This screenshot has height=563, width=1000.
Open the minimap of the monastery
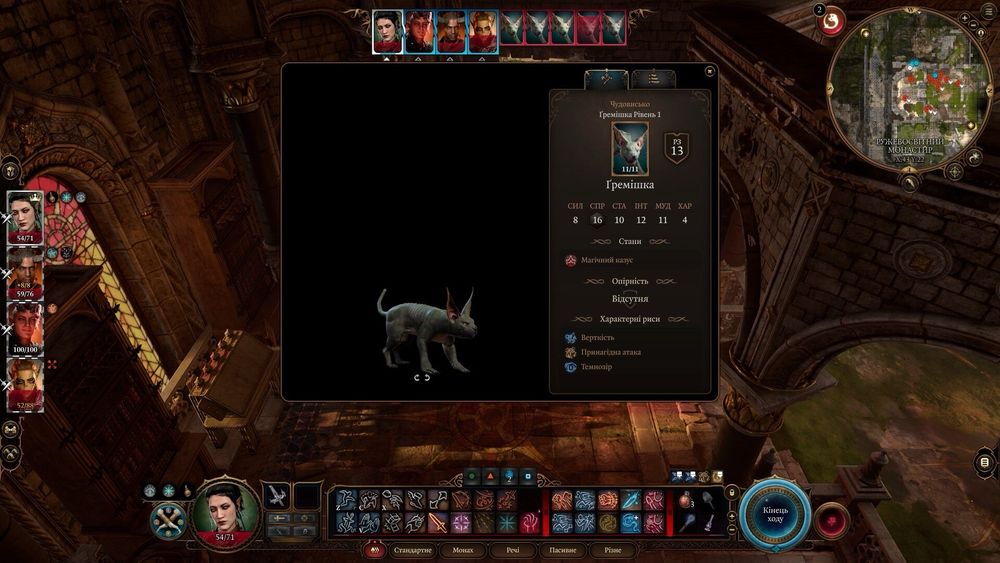[907, 83]
